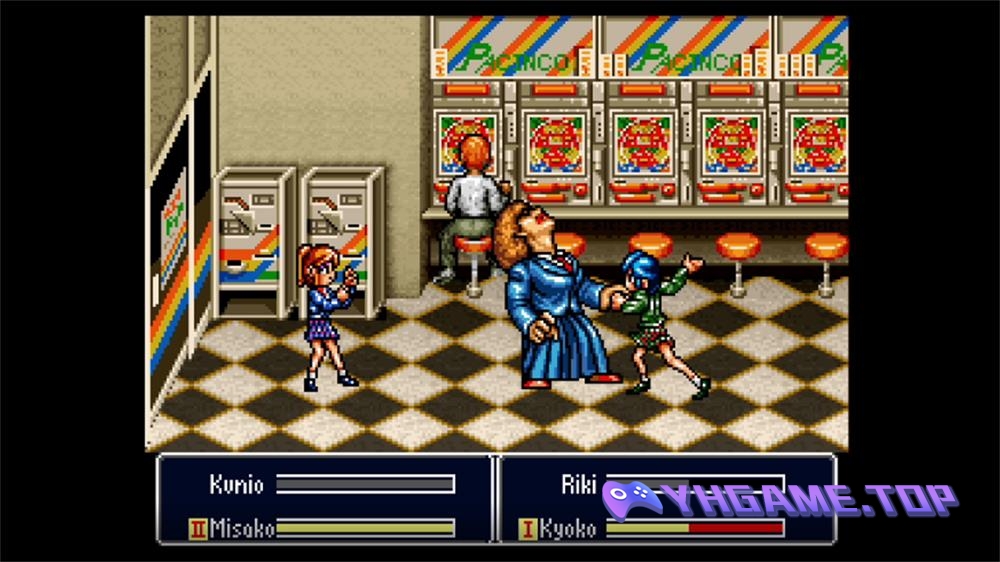Select Misako's name in the status panel
This screenshot has height=562, width=1000.
coord(242,528)
